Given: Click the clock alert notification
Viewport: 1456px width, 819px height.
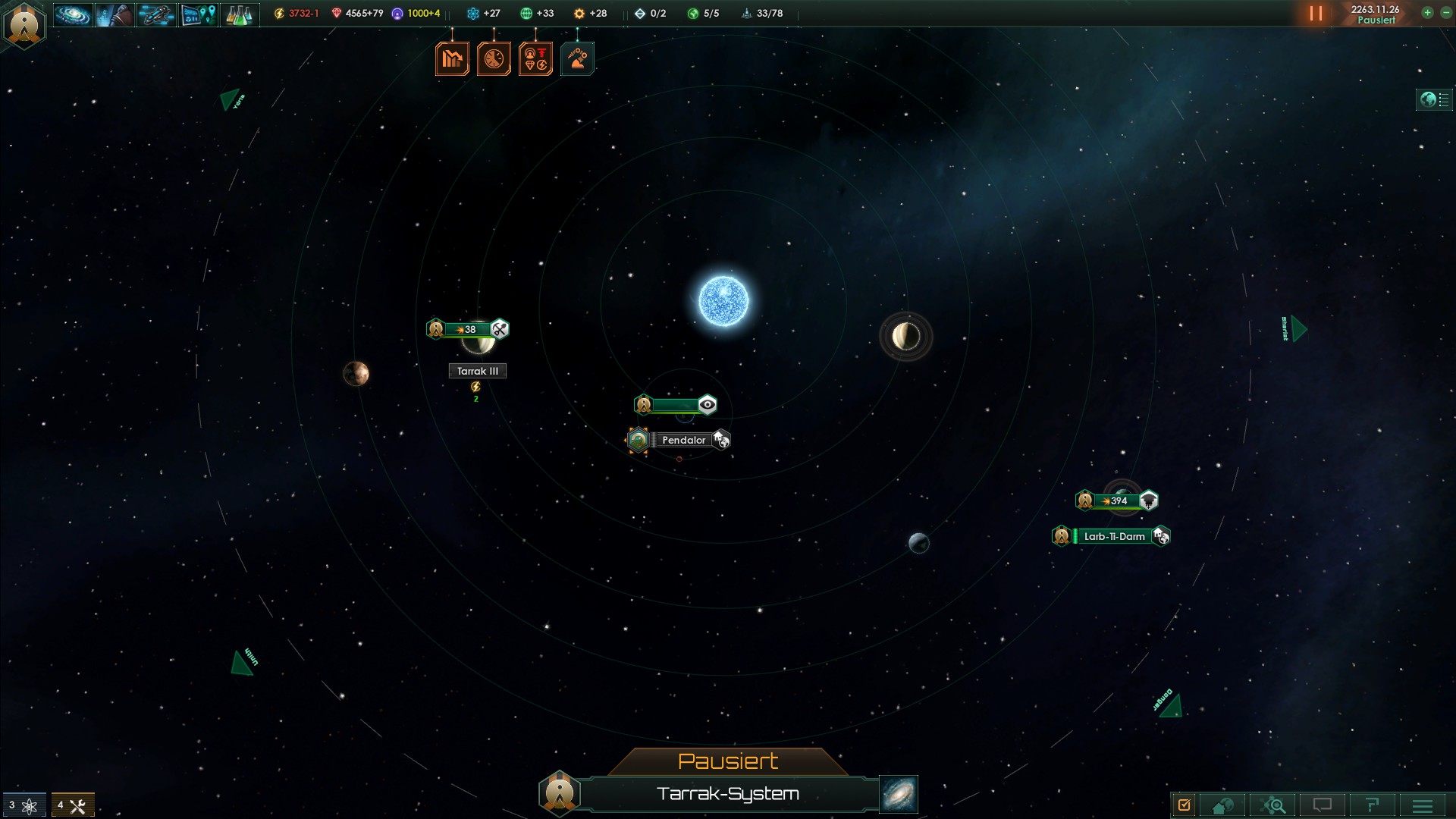Looking at the screenshot, I should (x=494, y=59).
